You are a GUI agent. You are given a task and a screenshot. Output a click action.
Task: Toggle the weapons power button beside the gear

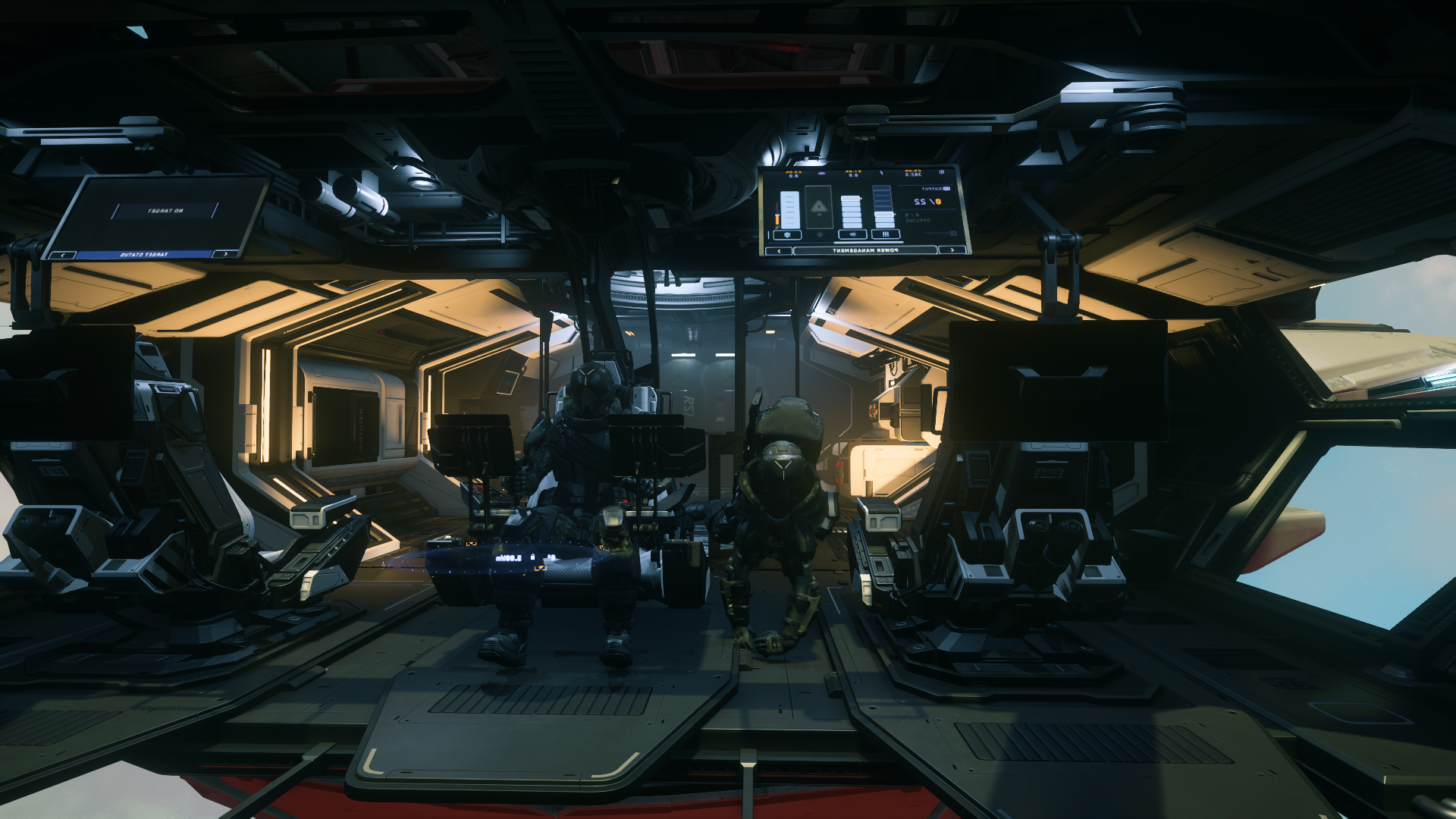tap(853, 234)
